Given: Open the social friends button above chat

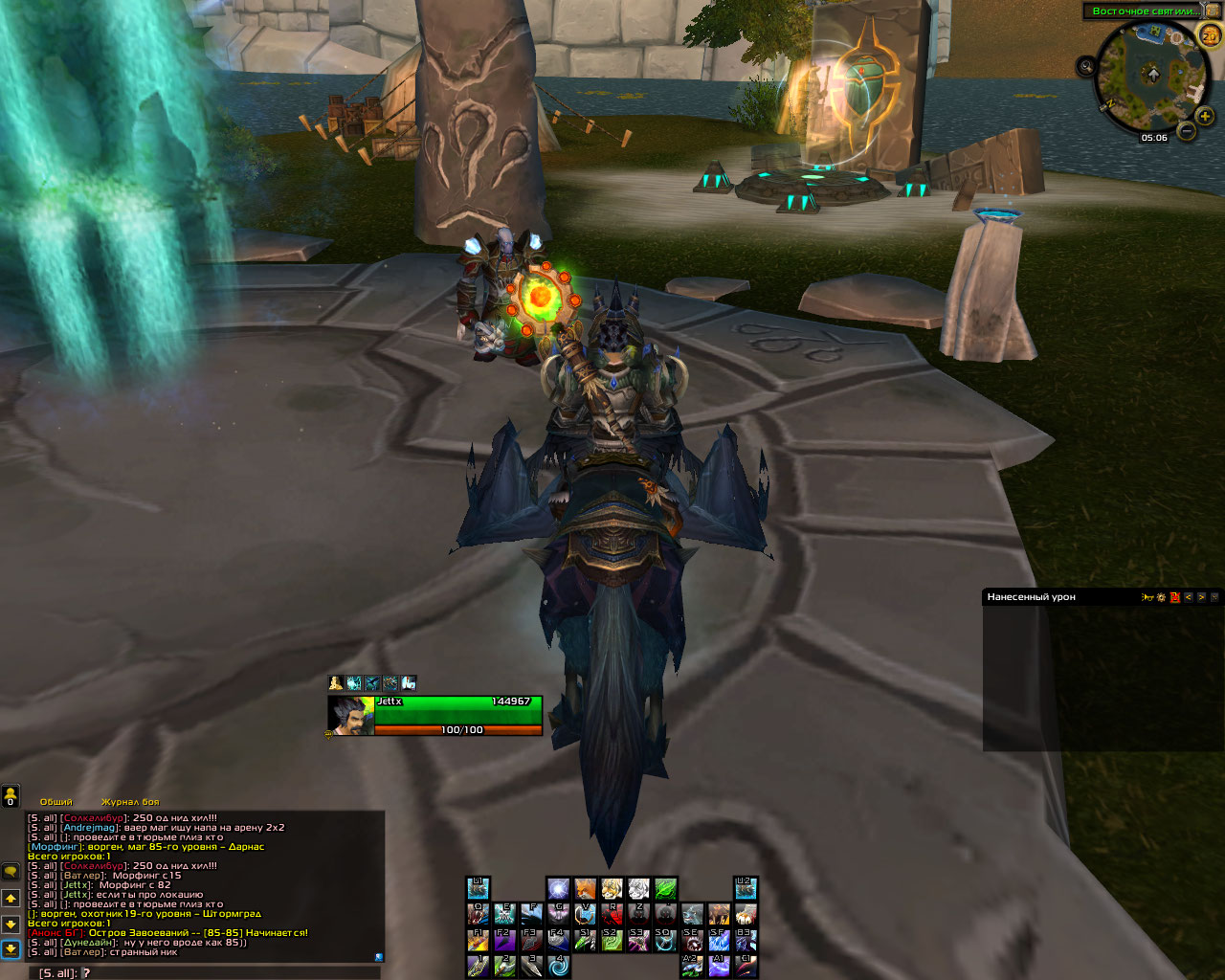Looking at the screenshot, I should [11, 796].
